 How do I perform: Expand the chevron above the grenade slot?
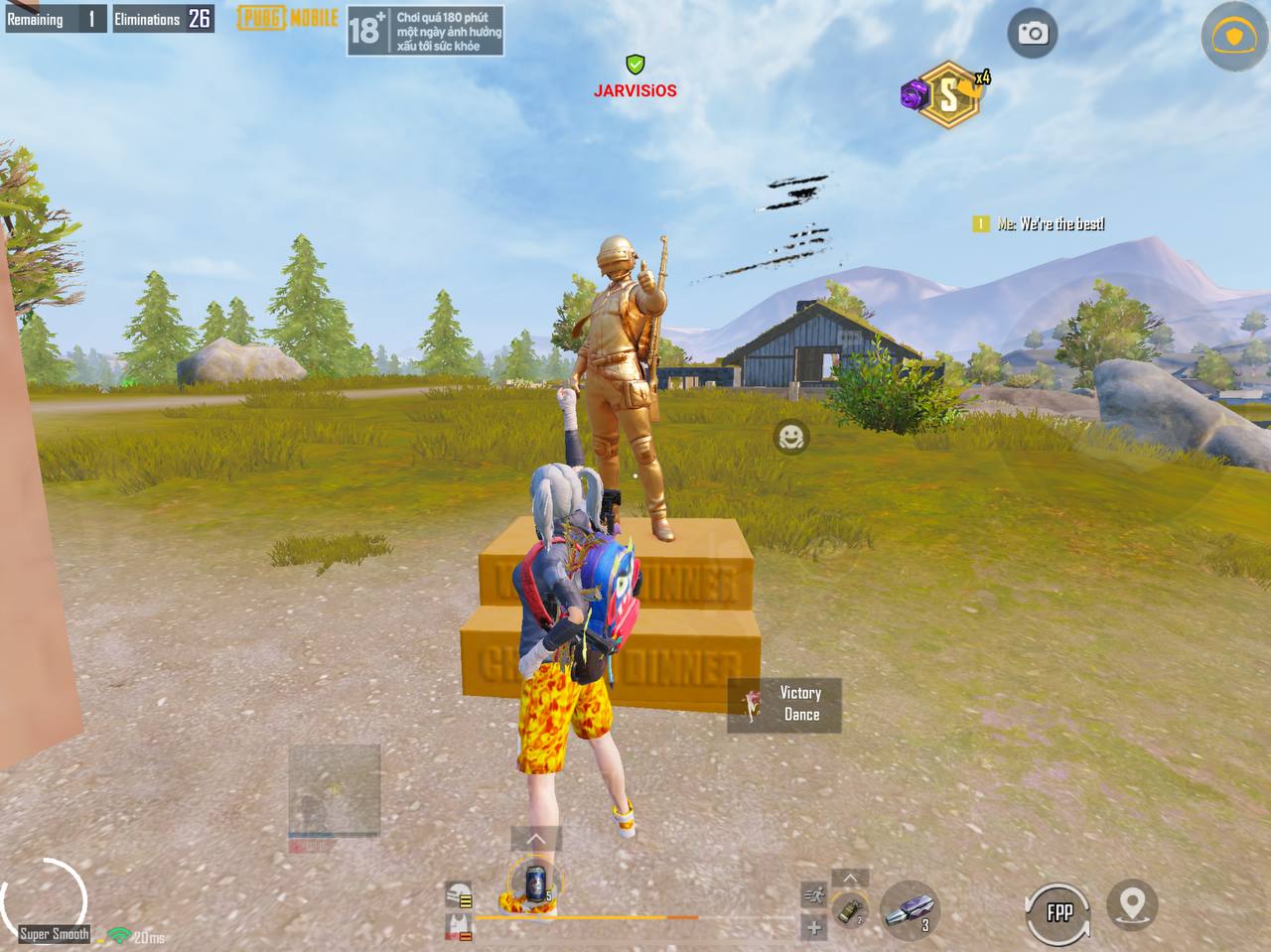pos(850,877)
